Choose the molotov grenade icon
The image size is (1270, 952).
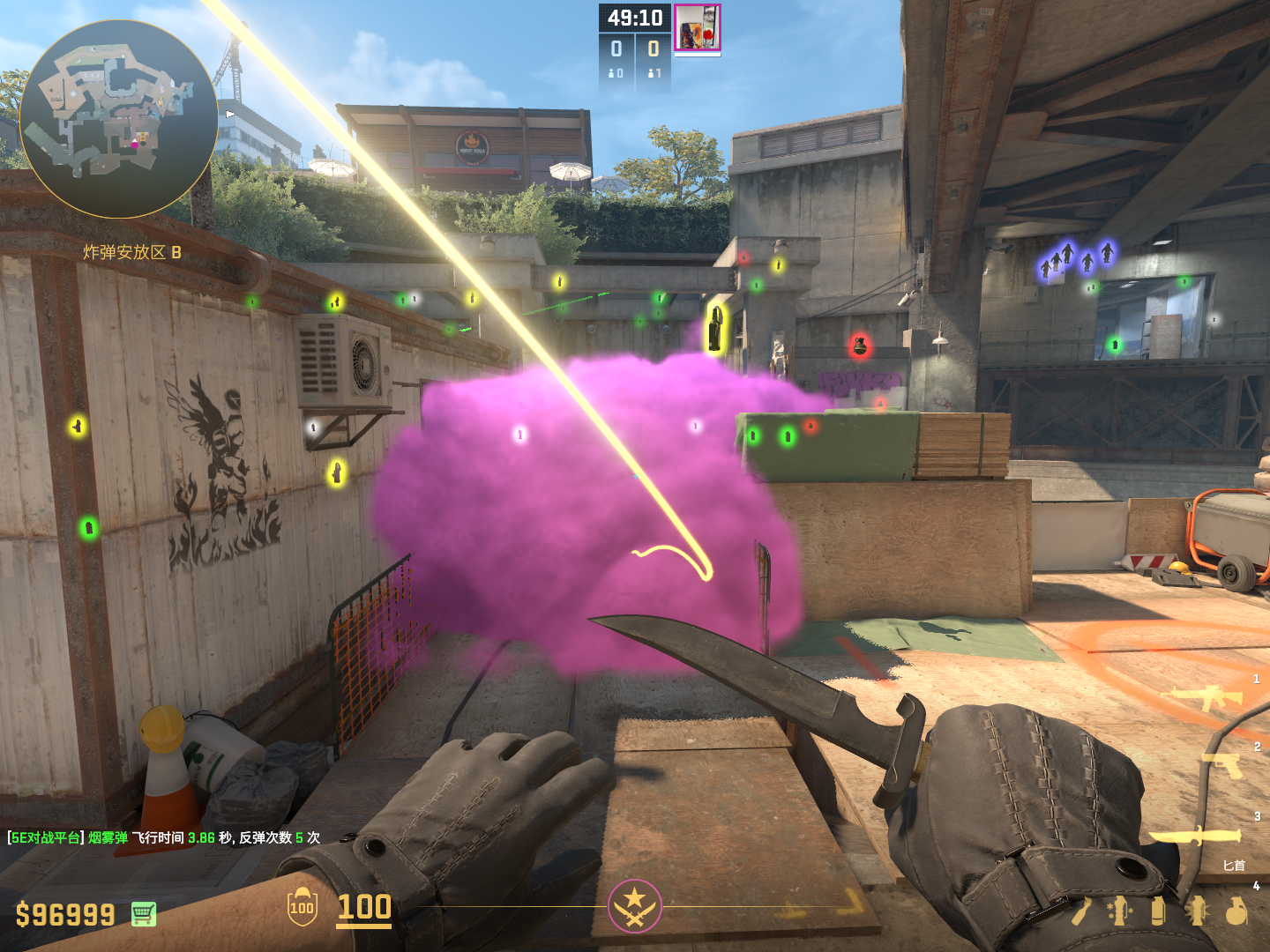click(x=1082, y=911)
